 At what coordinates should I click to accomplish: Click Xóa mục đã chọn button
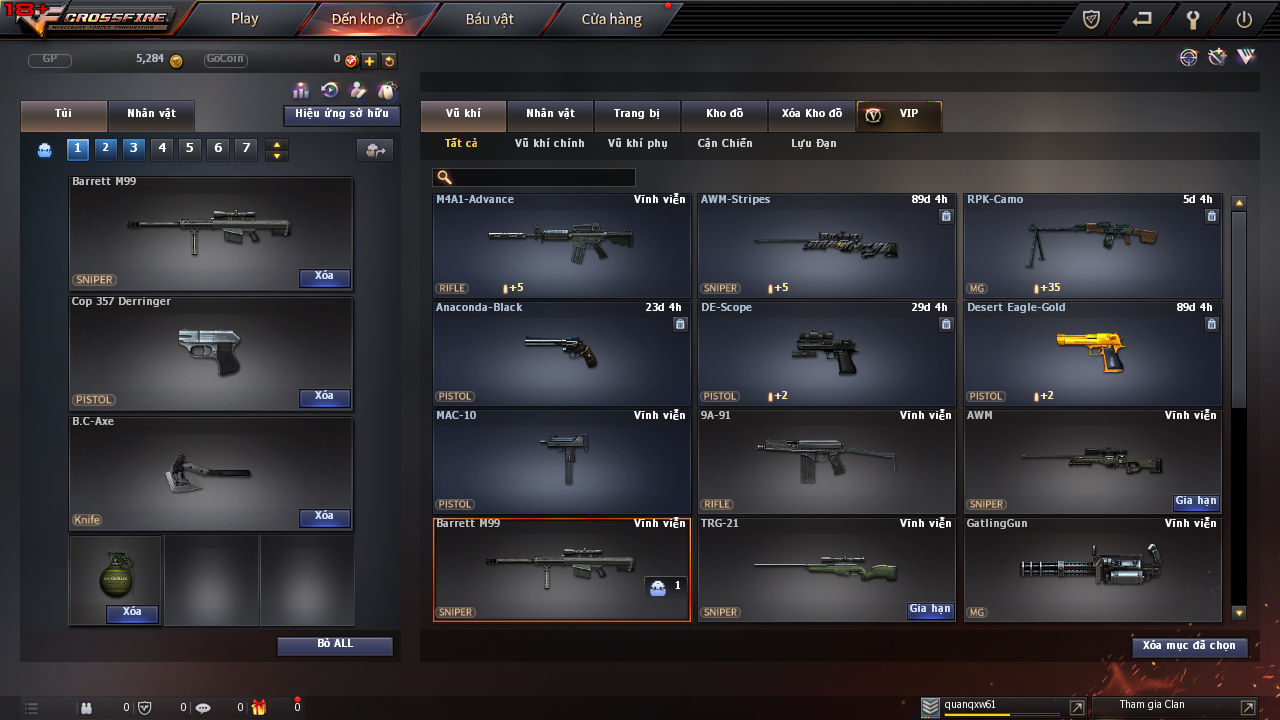(1189, 647)
